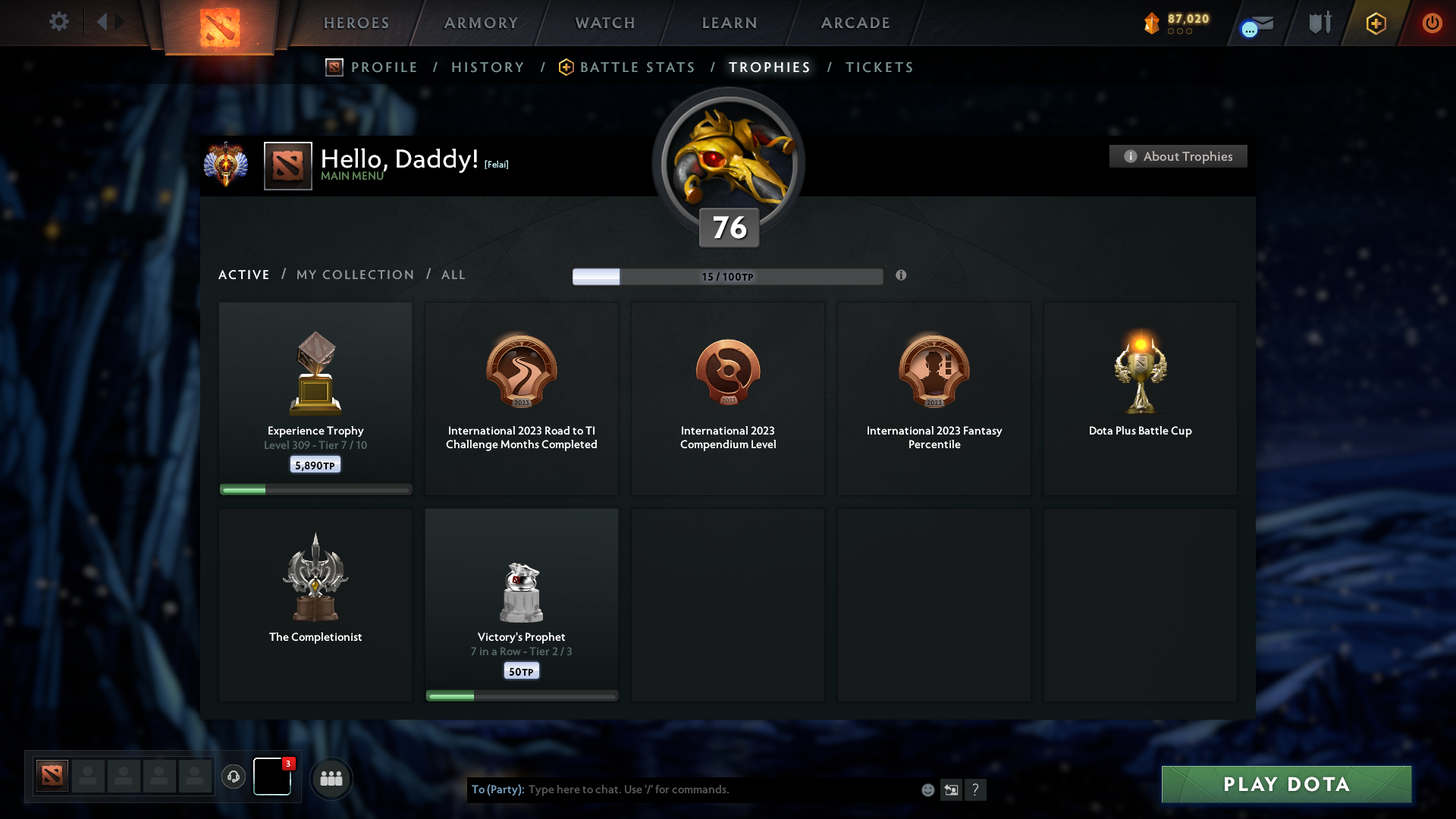Open the TICKETS tab
This screenshot has width=1456, height=819.
(879, 67)
